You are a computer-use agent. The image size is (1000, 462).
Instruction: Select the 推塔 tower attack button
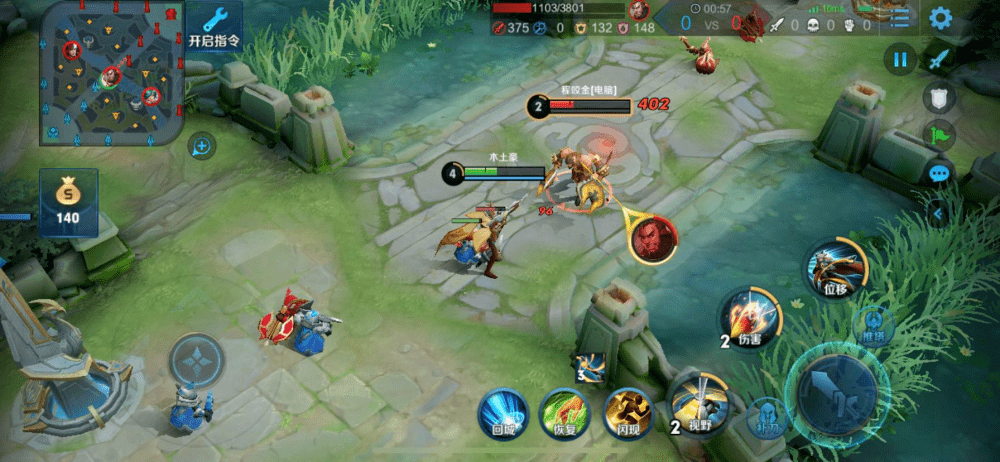pos(873,323)
